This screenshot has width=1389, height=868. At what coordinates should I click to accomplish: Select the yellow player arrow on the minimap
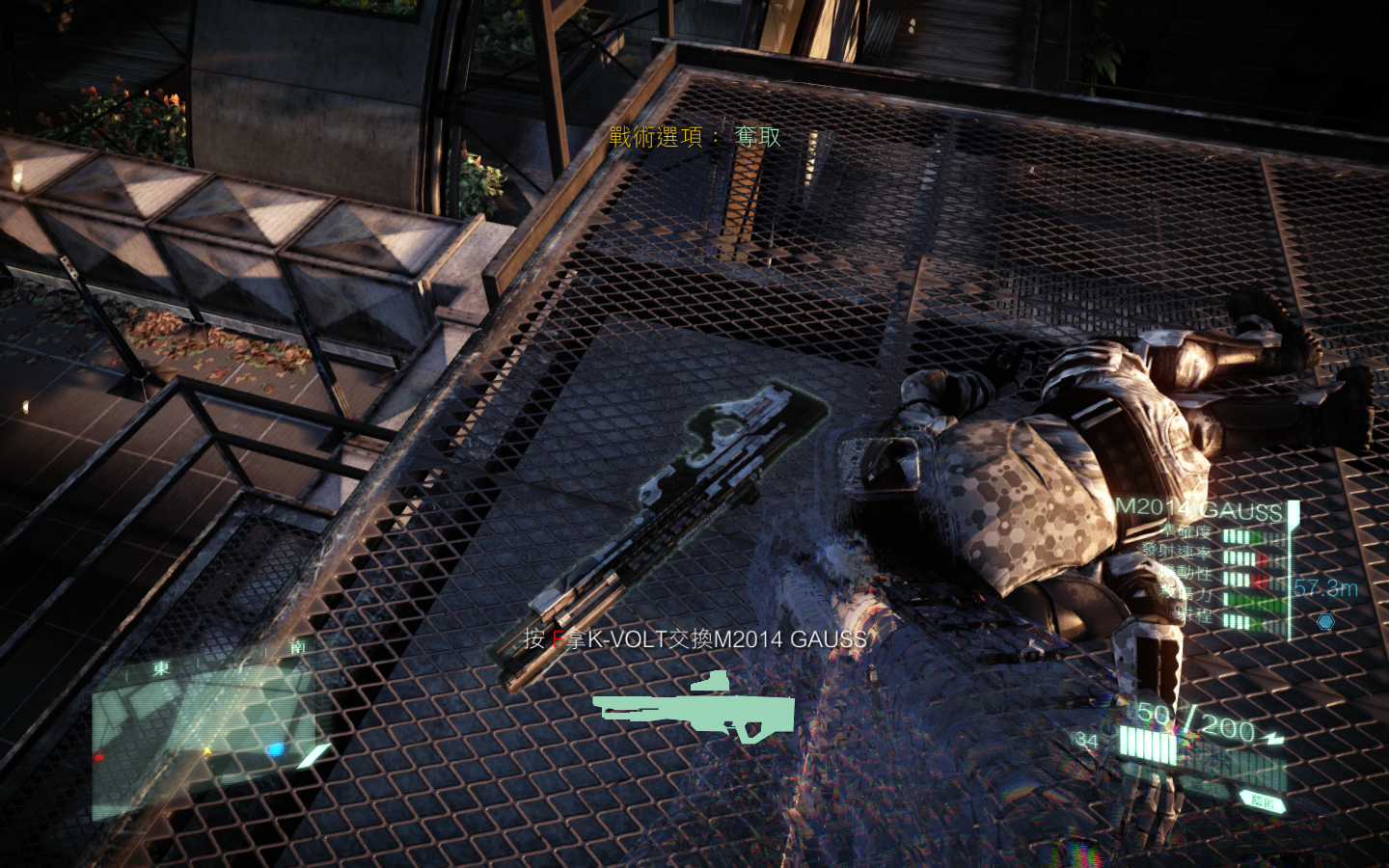(208, 751)
